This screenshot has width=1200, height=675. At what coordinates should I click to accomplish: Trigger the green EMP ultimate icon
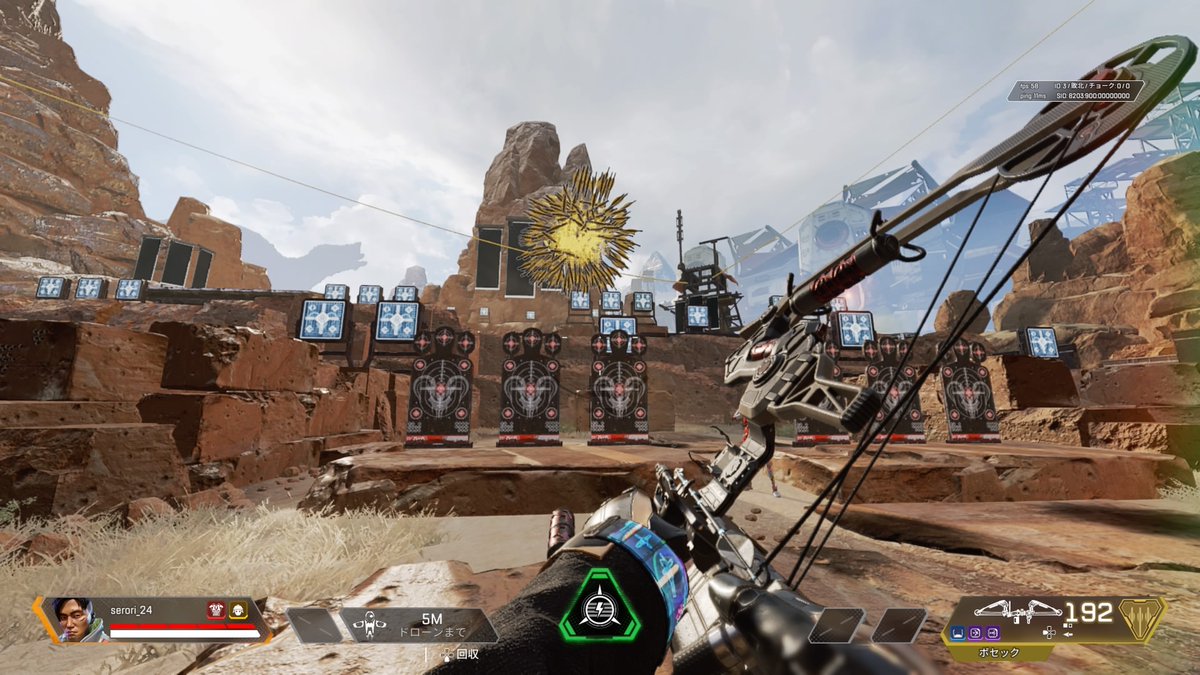coord(597,607)
